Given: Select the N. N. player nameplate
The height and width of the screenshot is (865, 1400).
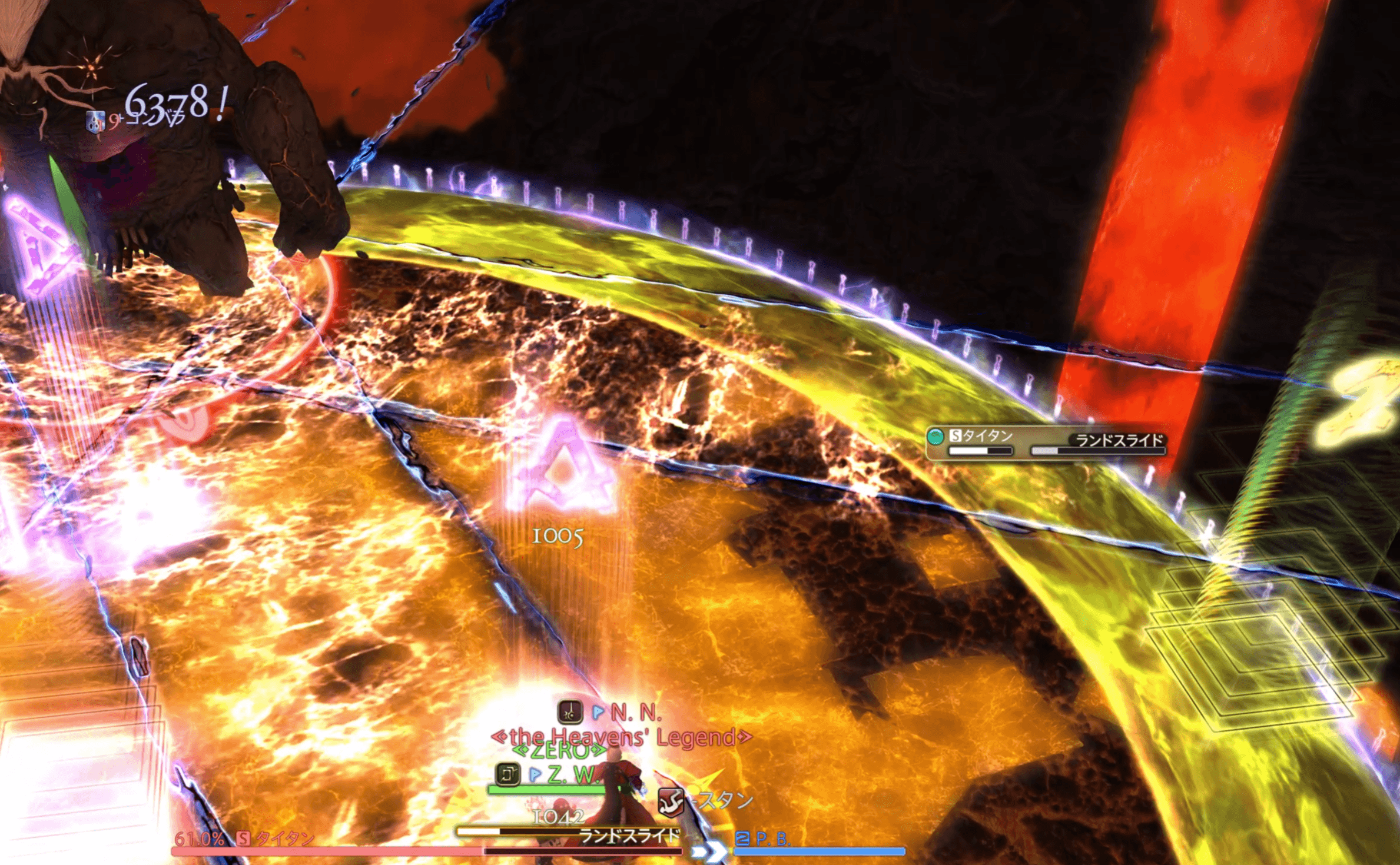Looking at the screenshot, I should click(x=635, y=713).
